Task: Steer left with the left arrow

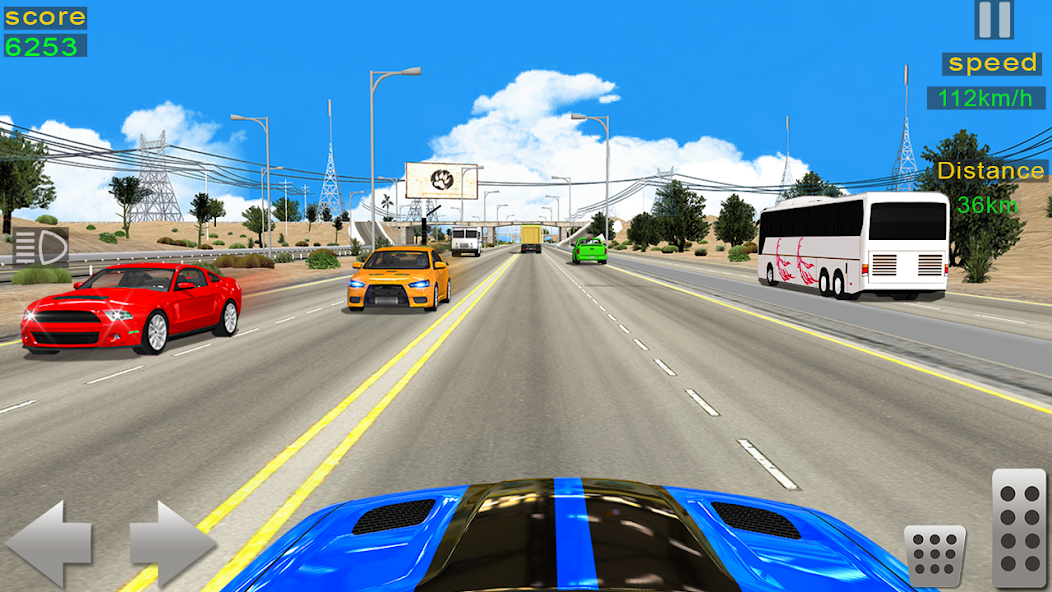Action: [50, 544]
